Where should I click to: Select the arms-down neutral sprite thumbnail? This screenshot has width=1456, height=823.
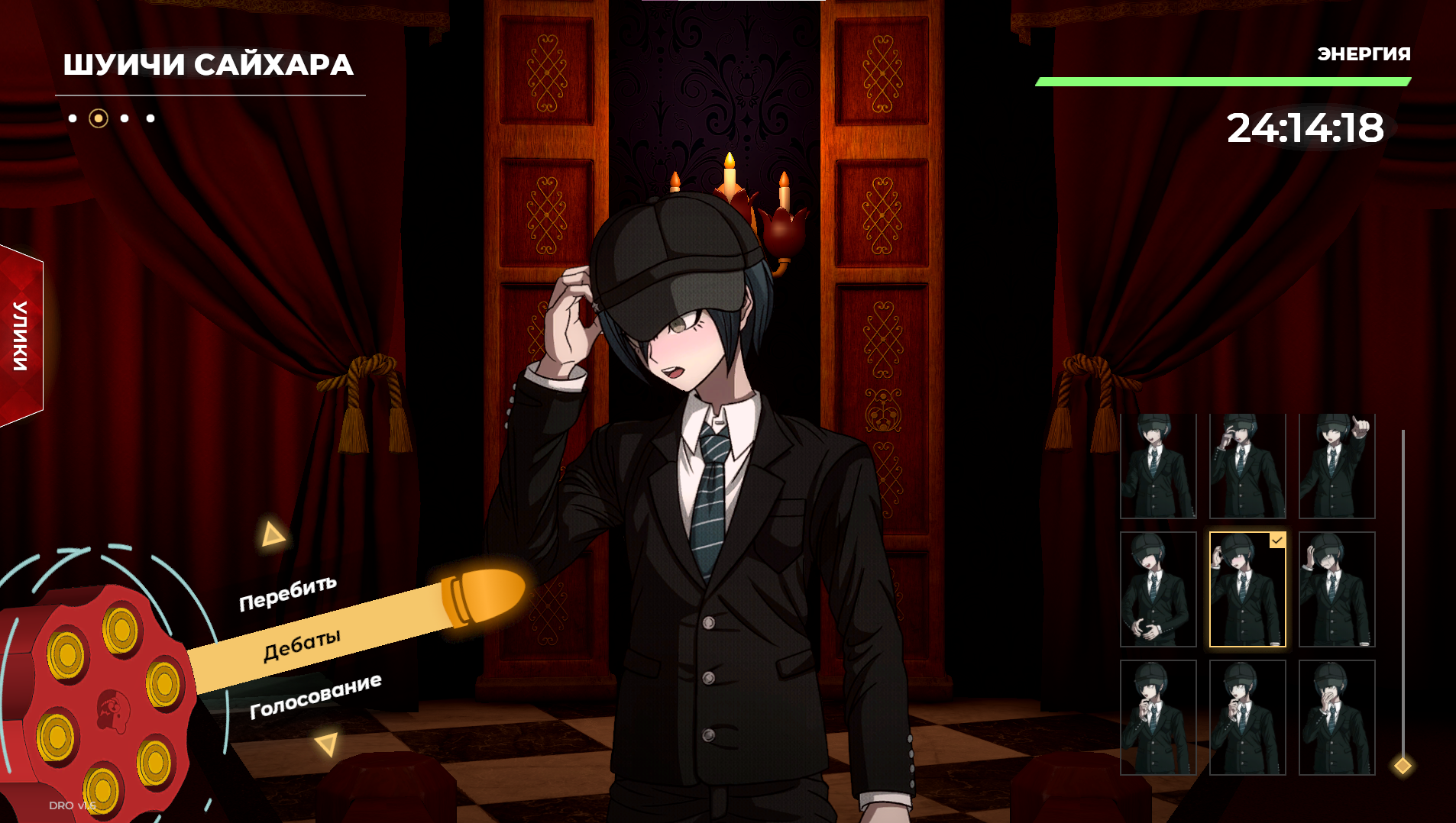click(x=1158, y=466)
